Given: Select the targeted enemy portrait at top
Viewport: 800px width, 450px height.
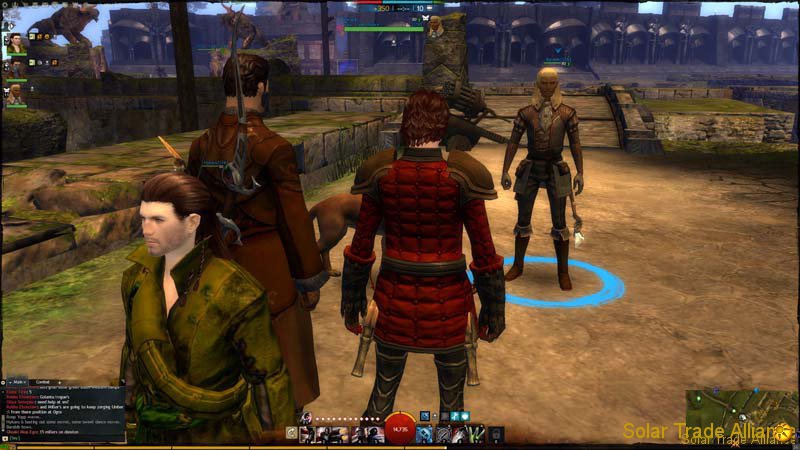Looking at the screenshot, I should (435, 27).
